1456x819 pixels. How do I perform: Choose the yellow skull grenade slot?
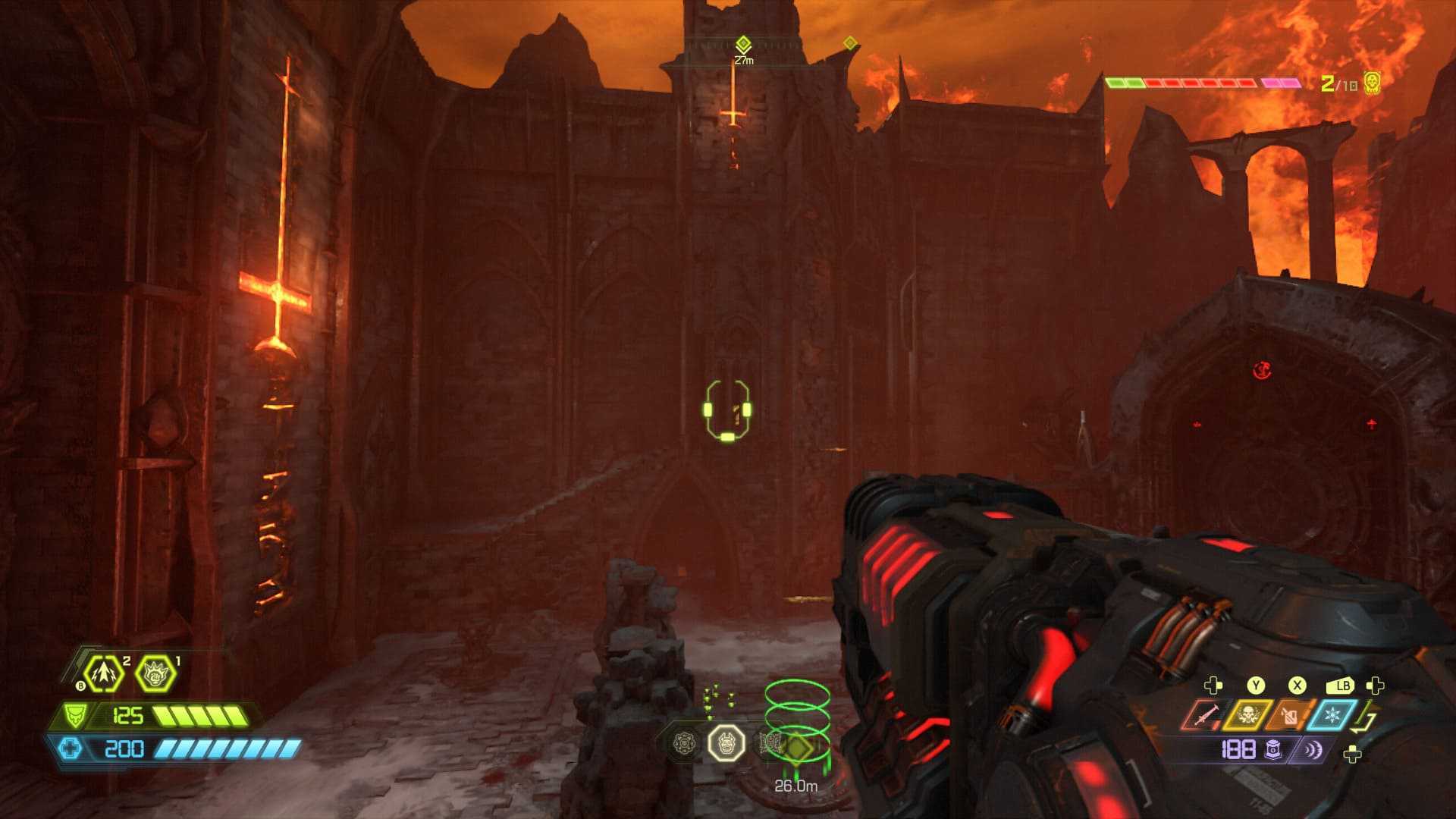pyautogui.click(x=1247, y=715)
